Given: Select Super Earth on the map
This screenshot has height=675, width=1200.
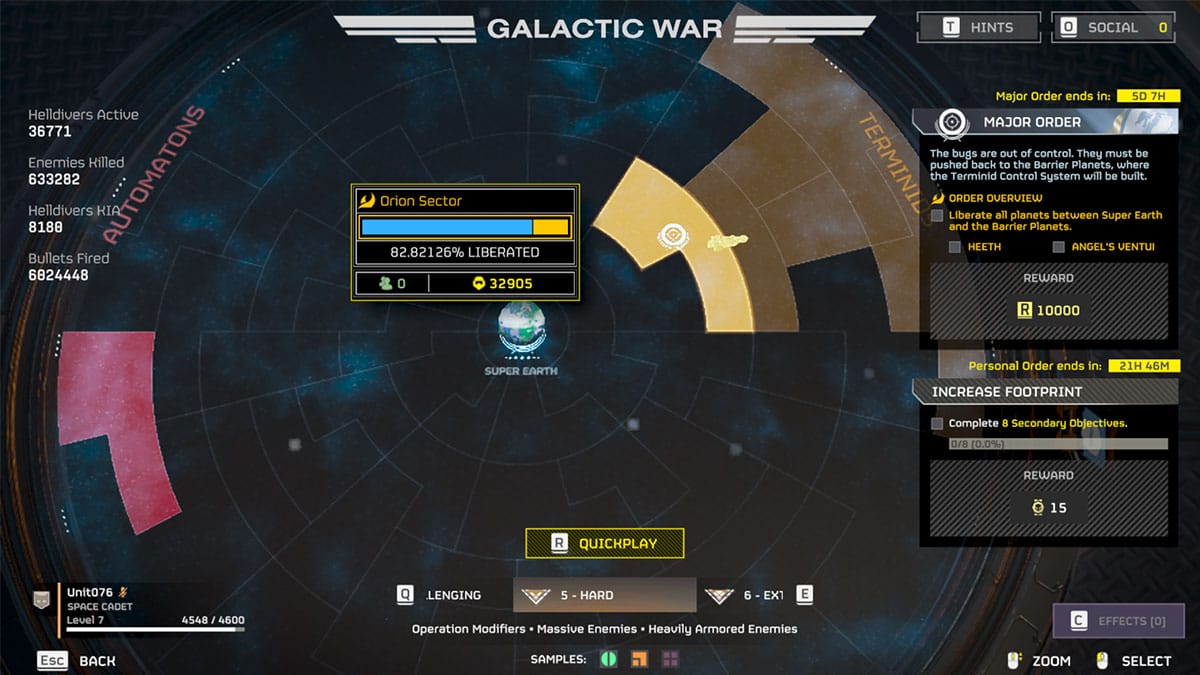Looking at the screenshot, I should click(521, 332).
